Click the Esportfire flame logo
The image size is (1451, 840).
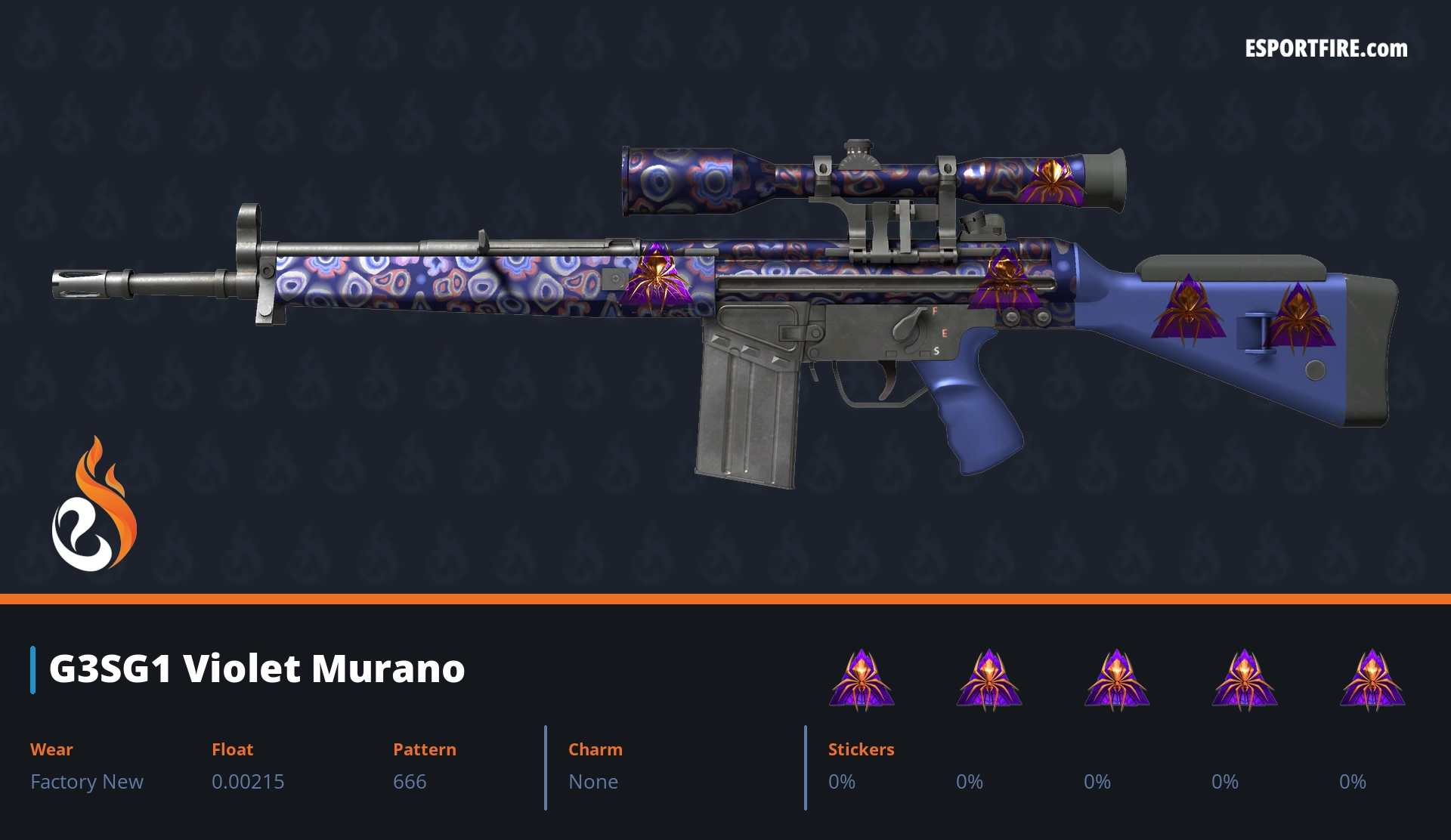(94, 505)
